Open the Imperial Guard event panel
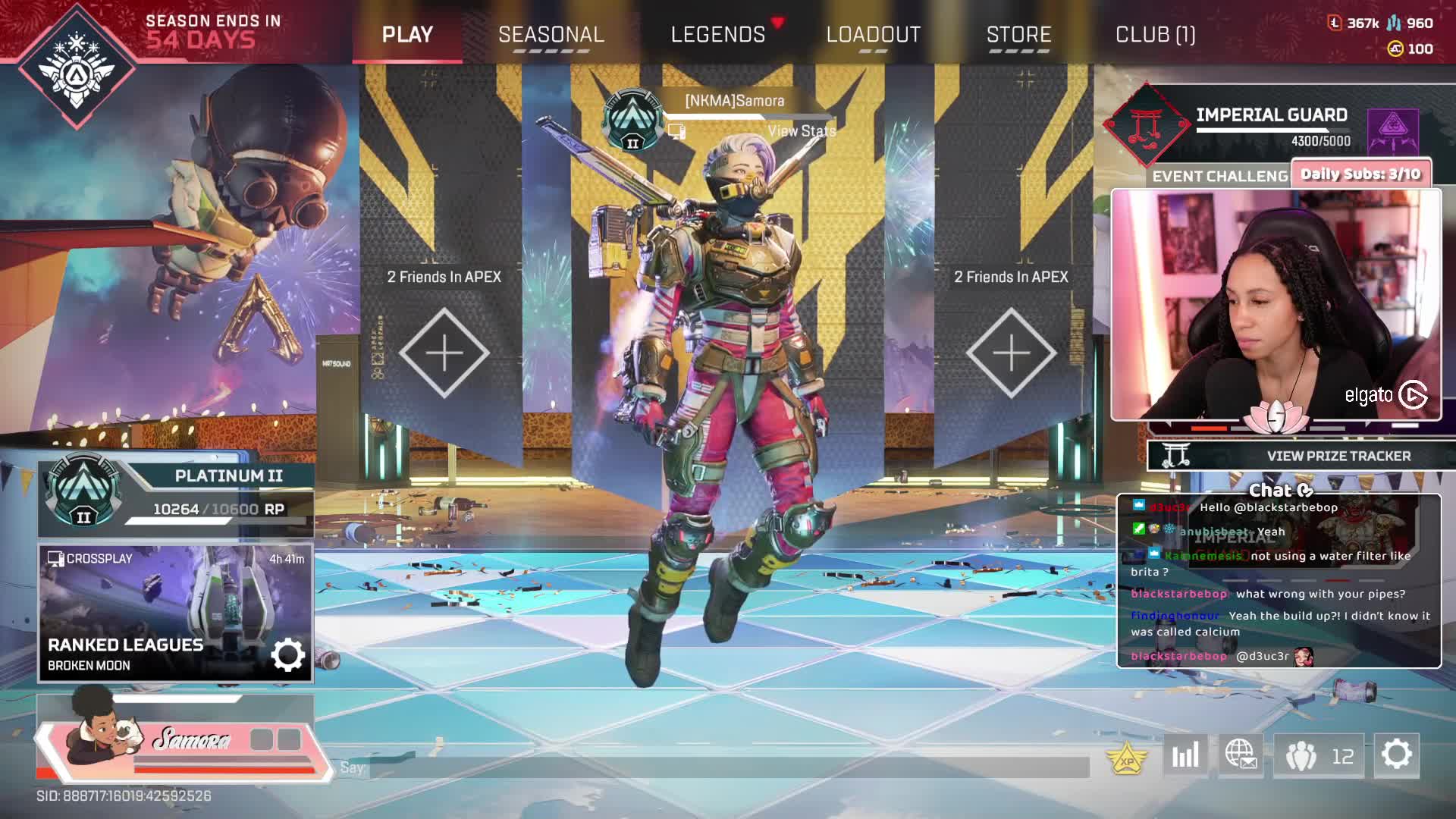This screenshot has height=819, width=1456. [1271, 125]
